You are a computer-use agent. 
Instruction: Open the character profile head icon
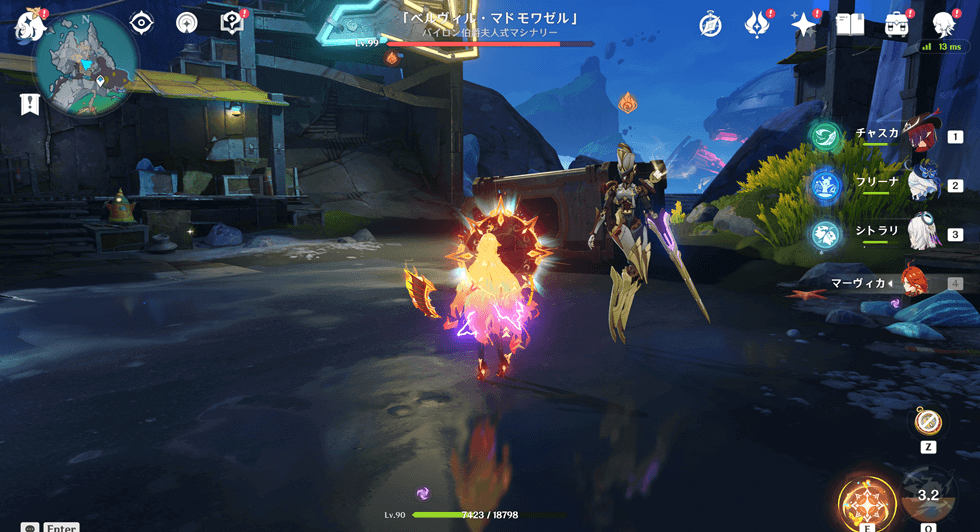pyautogui.click(x=943, y=24)
